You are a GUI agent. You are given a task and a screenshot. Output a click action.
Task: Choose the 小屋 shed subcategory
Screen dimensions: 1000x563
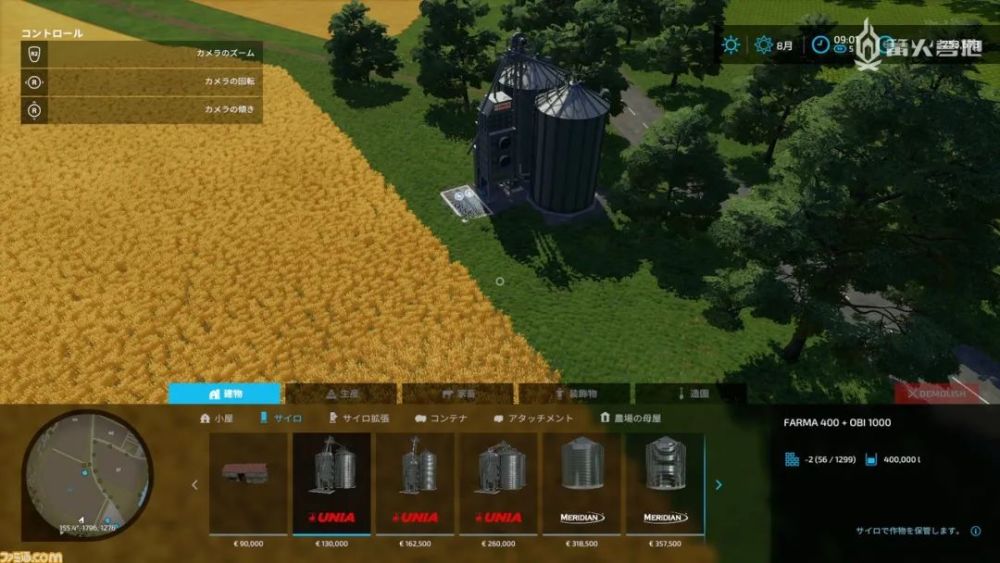pos(217,419)
